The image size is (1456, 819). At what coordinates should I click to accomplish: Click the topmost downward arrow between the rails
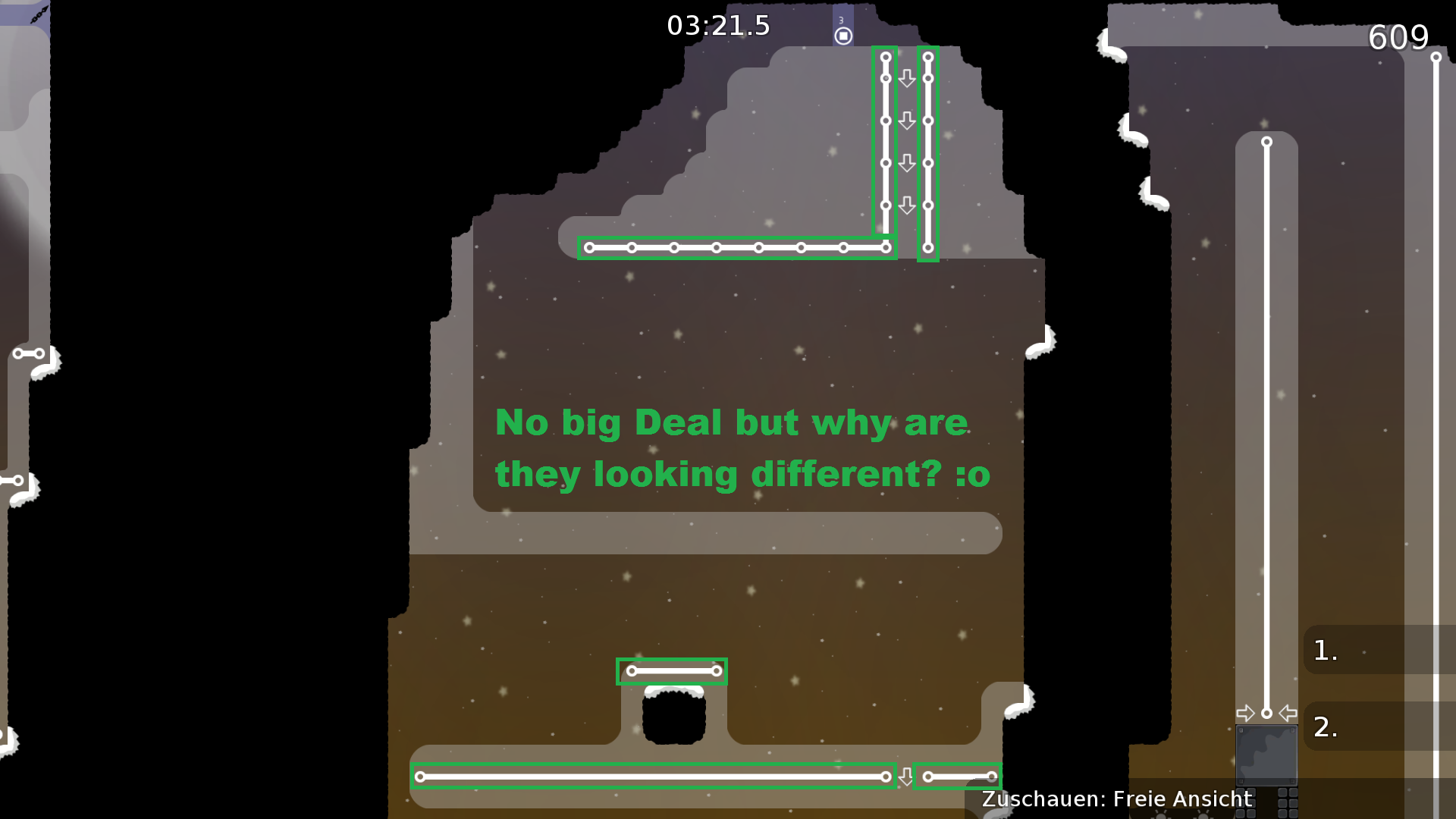pos(907,77)
